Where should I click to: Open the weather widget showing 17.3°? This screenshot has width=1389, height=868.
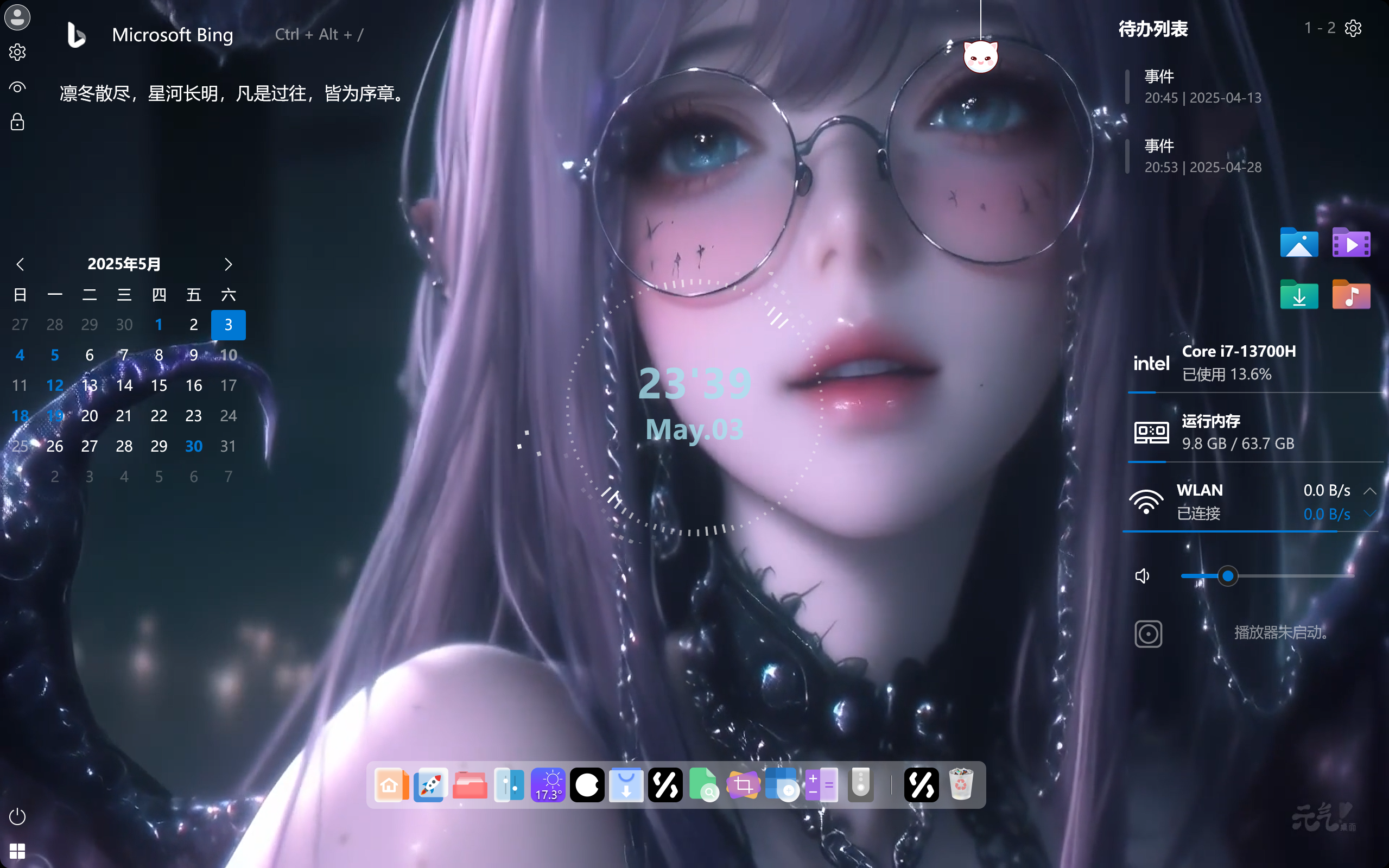(548, 785)
